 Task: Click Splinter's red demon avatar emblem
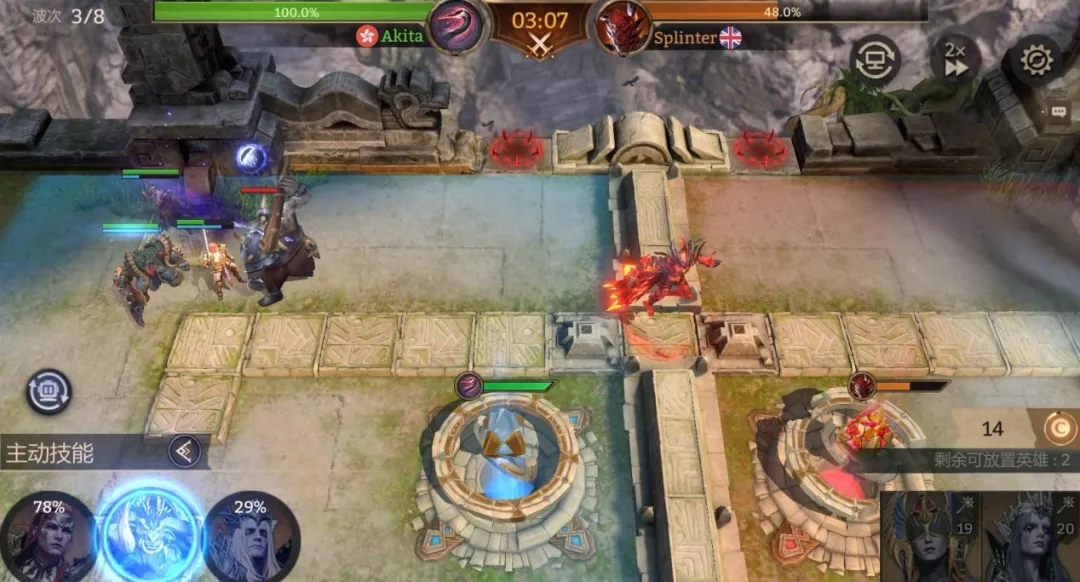[x=623, y=27]
